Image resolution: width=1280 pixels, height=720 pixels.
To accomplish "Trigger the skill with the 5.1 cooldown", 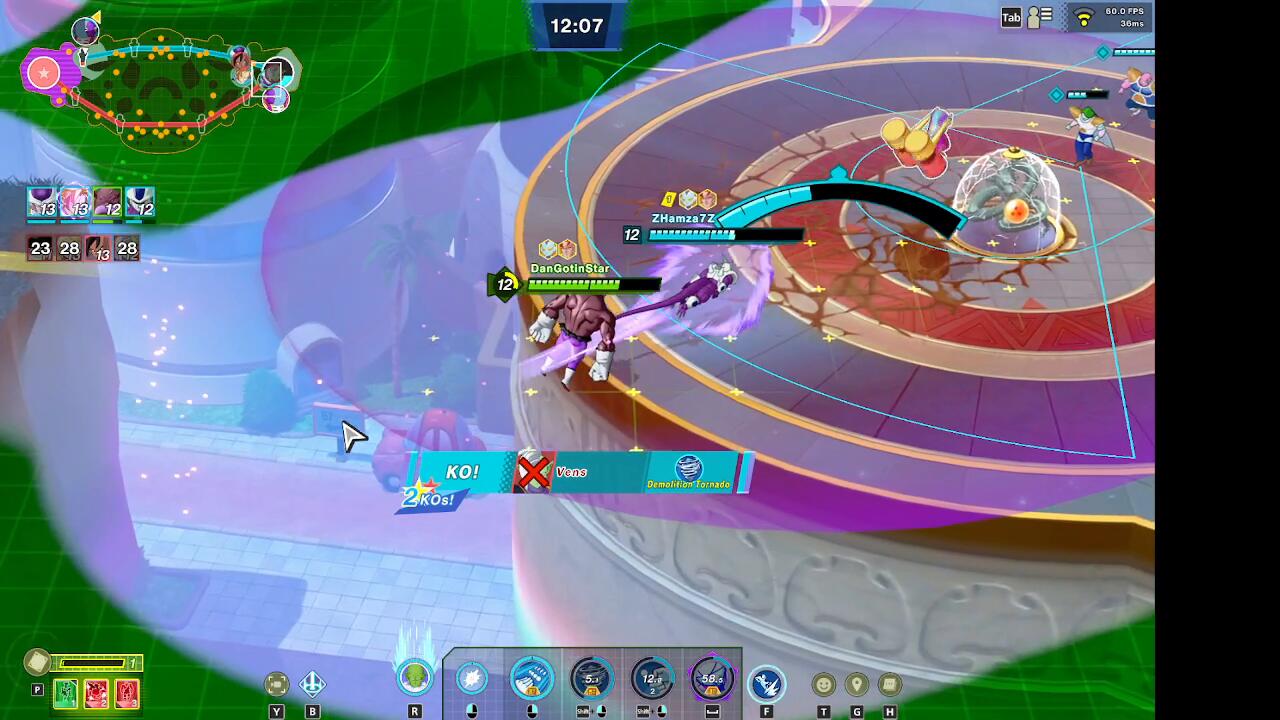I will coord(591,680).
